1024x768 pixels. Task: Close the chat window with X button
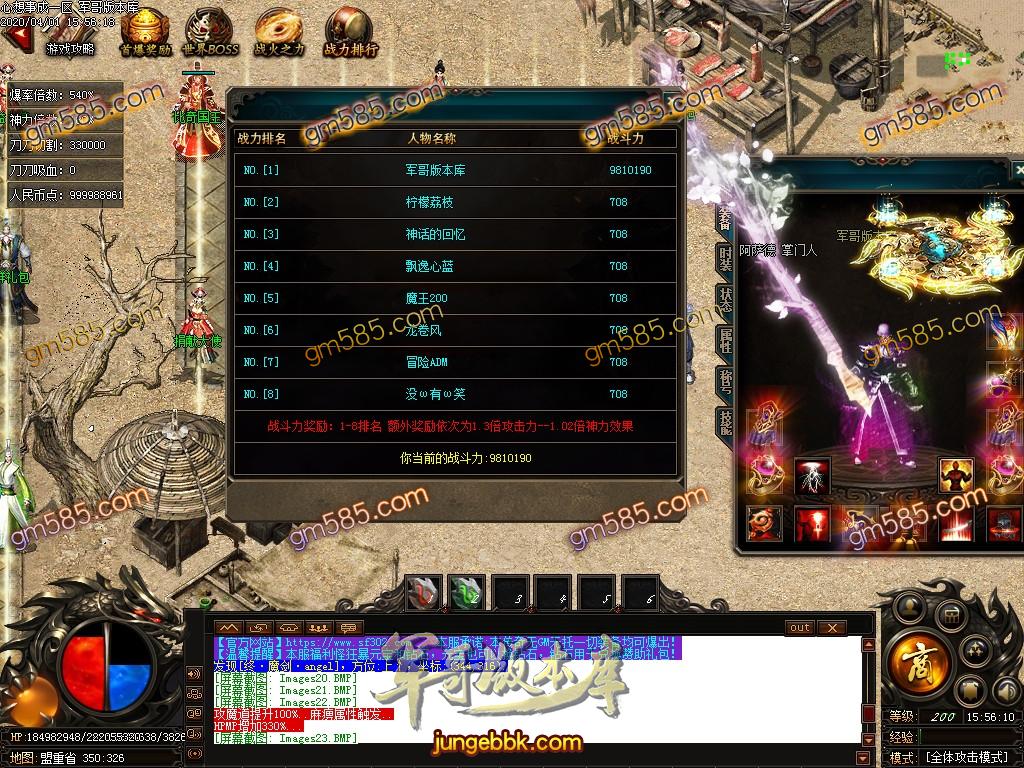(832, 628)
